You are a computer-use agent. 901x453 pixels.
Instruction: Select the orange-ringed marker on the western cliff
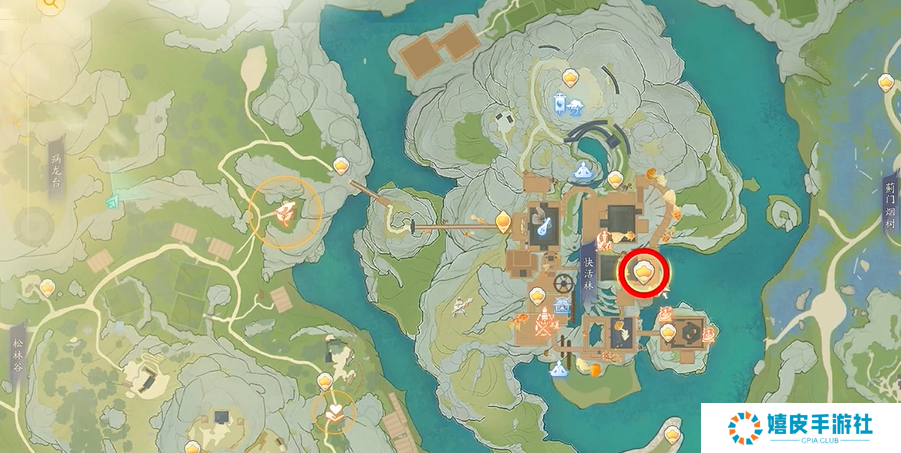[x=285, y=211]
